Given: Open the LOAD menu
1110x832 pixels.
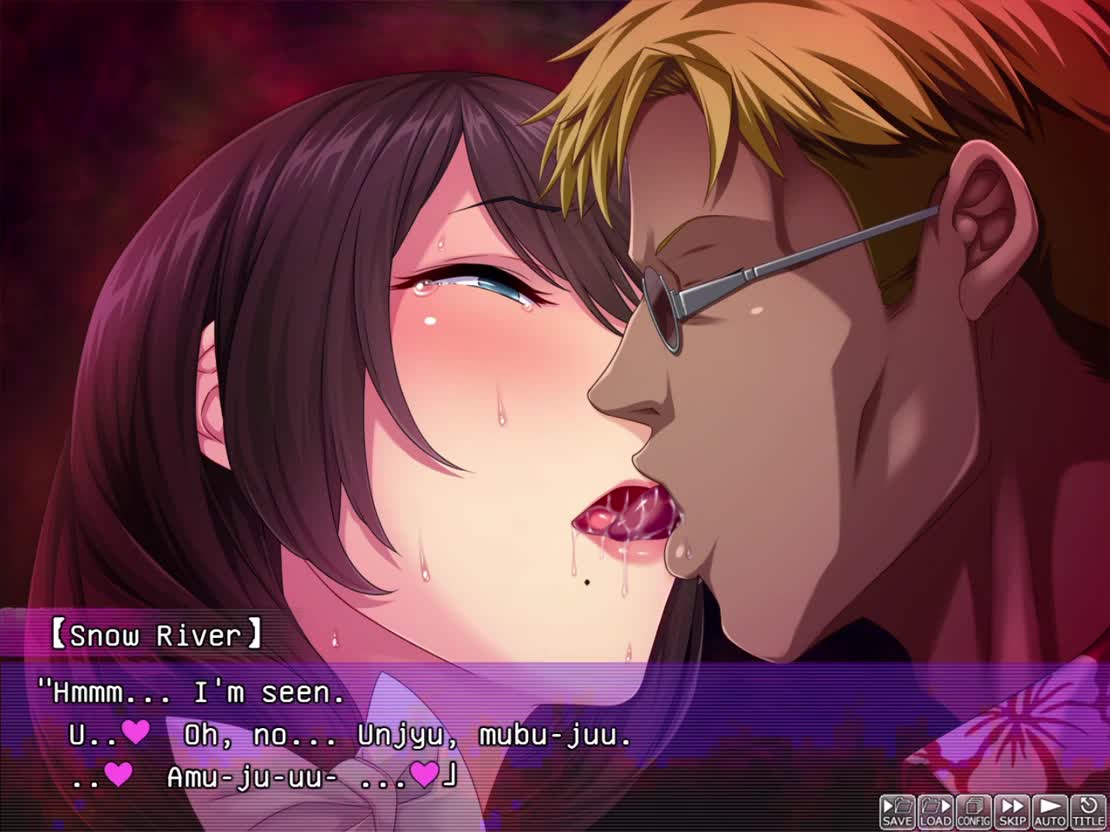Looking at the screenshot, I should [x=935, y=811].
